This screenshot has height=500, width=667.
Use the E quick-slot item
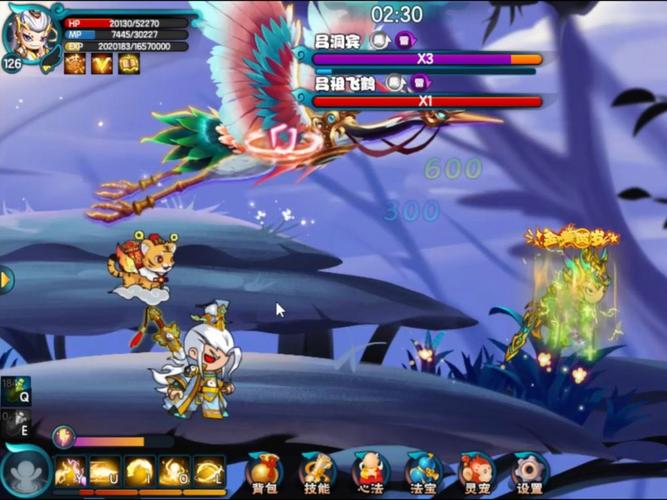pos(17,424)
